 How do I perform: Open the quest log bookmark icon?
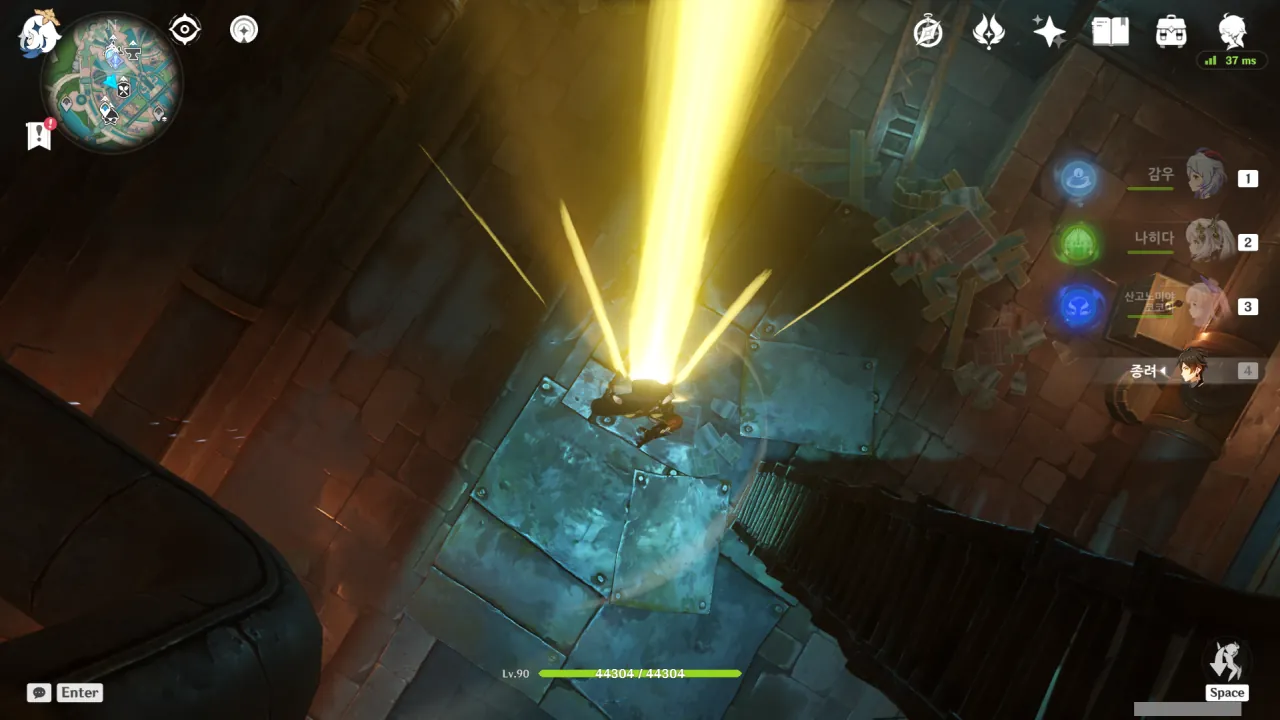click(39, 135)
